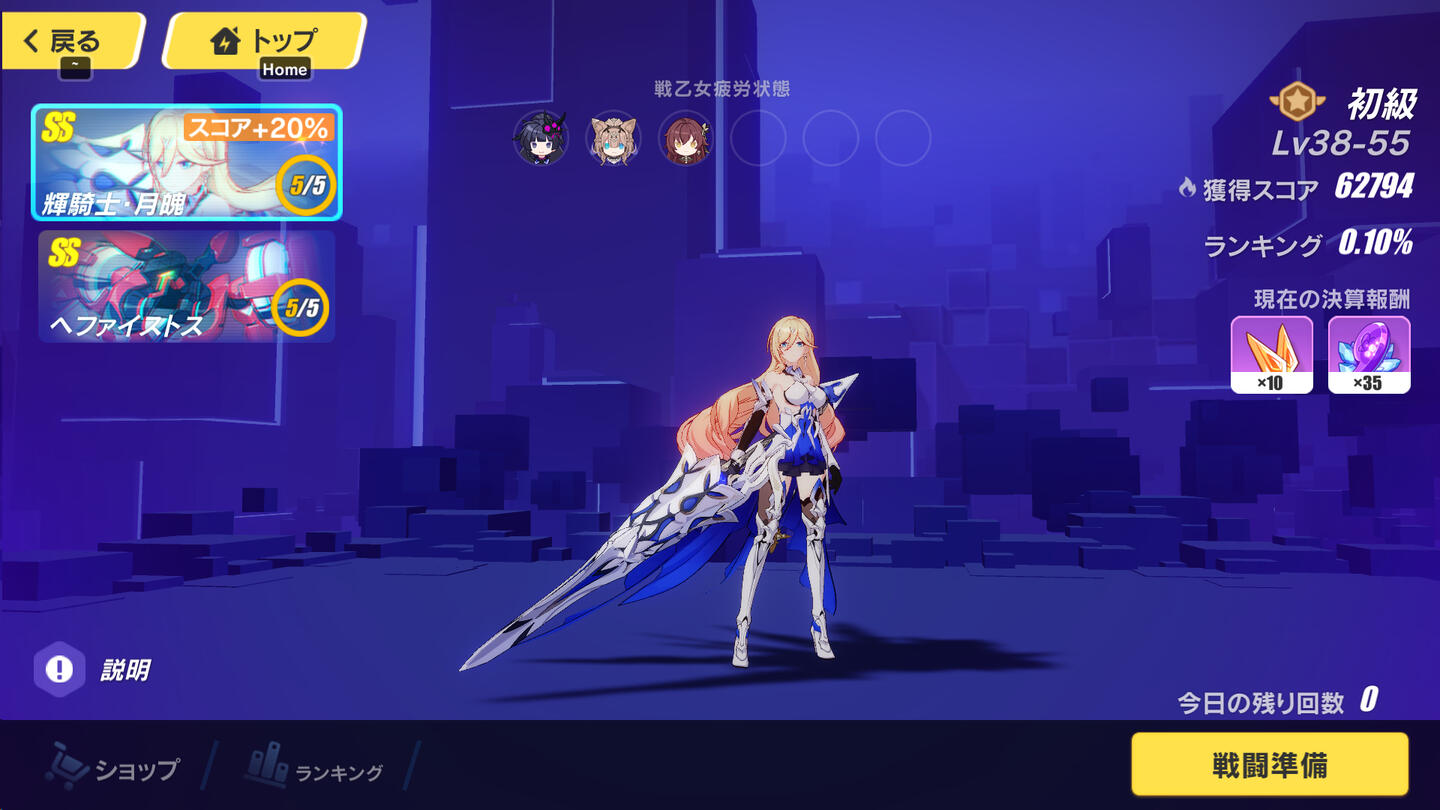This screenshot has height=810, width=1440.
Task: Tap the cat-eared valkyrie fatigue portrait
Action: pos(613,138)
